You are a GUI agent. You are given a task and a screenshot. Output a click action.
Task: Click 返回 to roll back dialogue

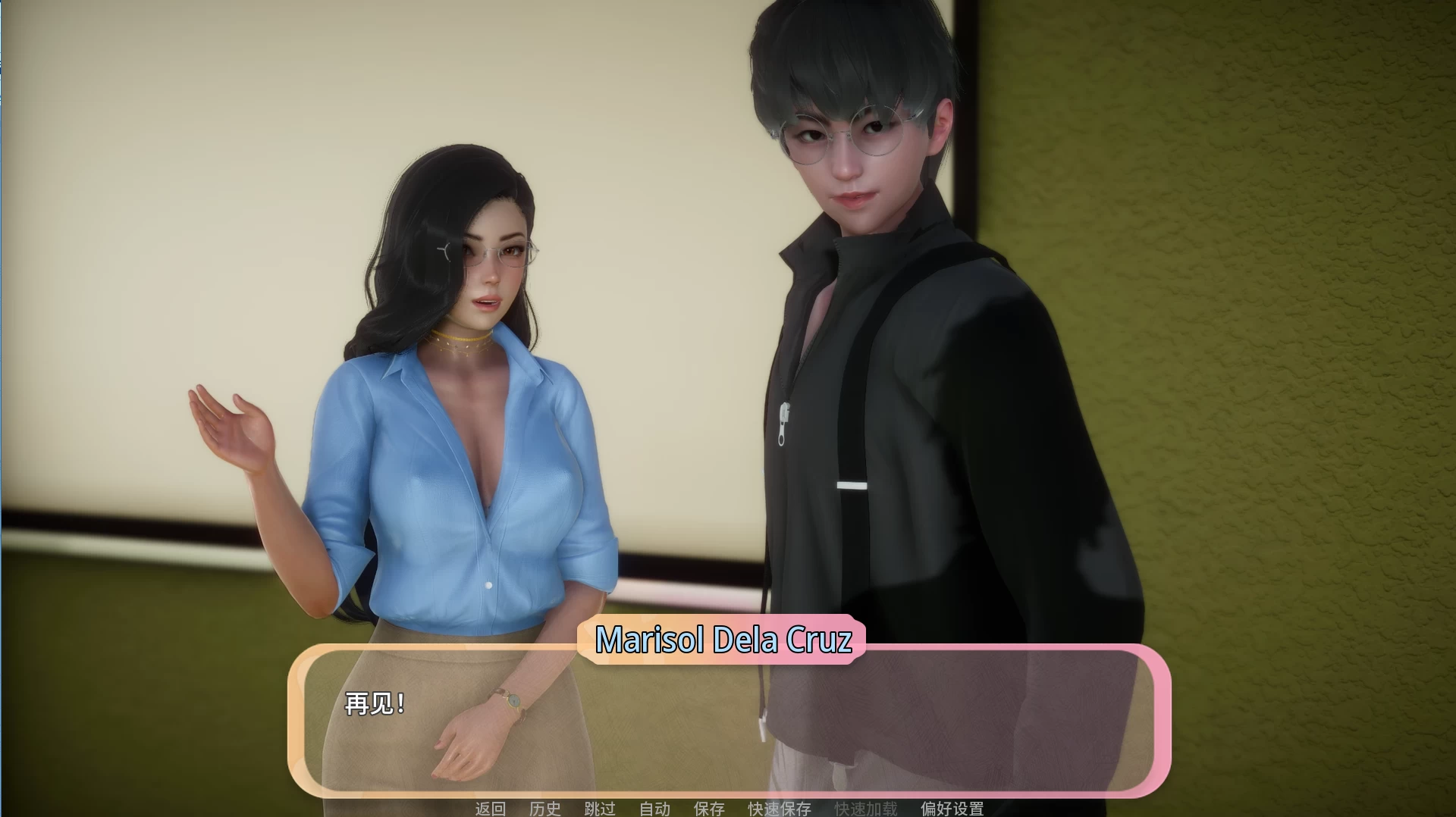pos(493,808)
